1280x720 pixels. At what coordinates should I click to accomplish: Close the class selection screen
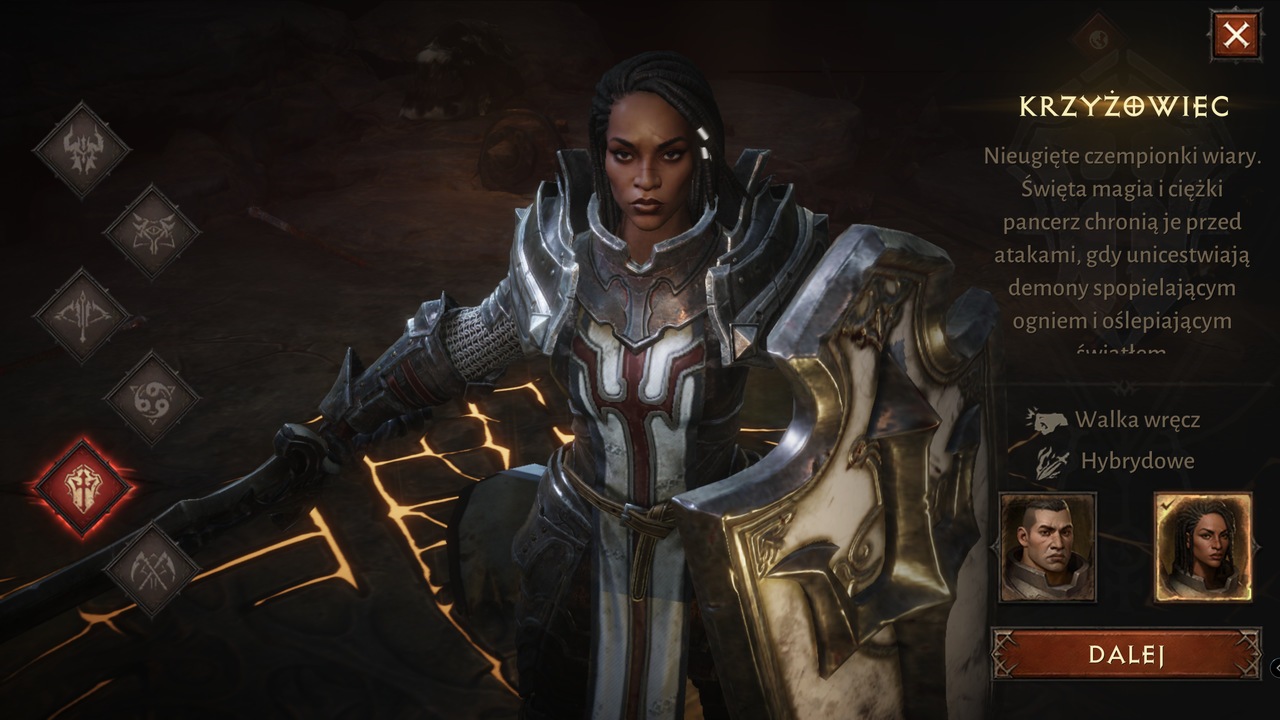[x=1236, y=36]
